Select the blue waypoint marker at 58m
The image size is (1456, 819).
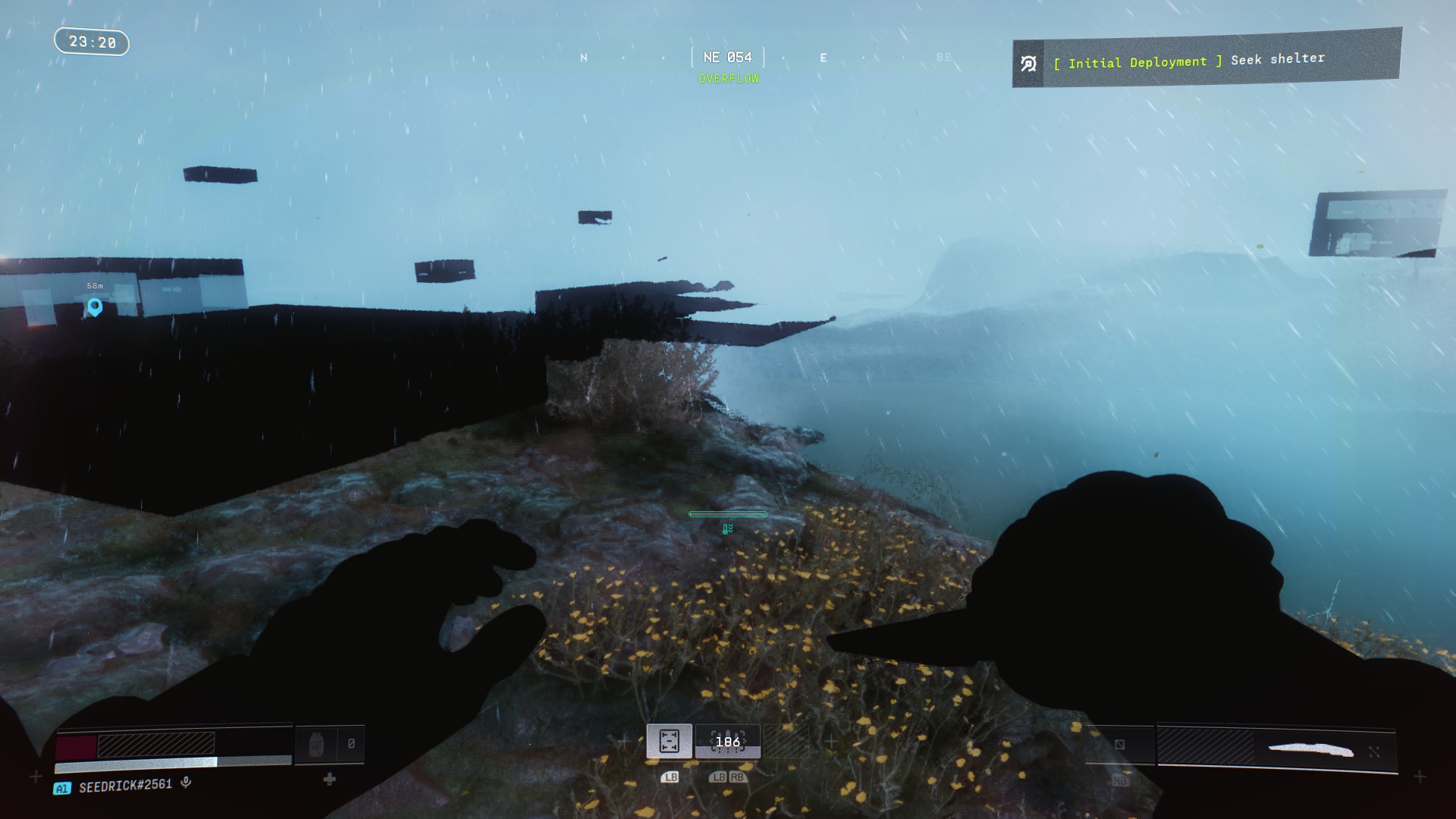[x=95, y=306]
